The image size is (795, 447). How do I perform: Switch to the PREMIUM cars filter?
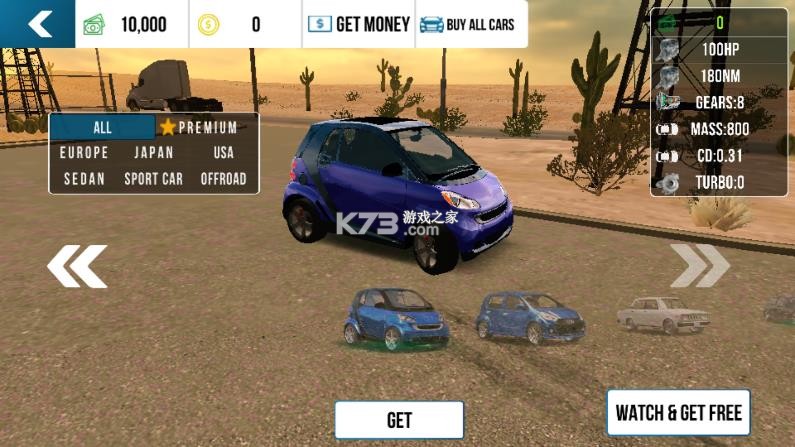click(x=199, y=128)
